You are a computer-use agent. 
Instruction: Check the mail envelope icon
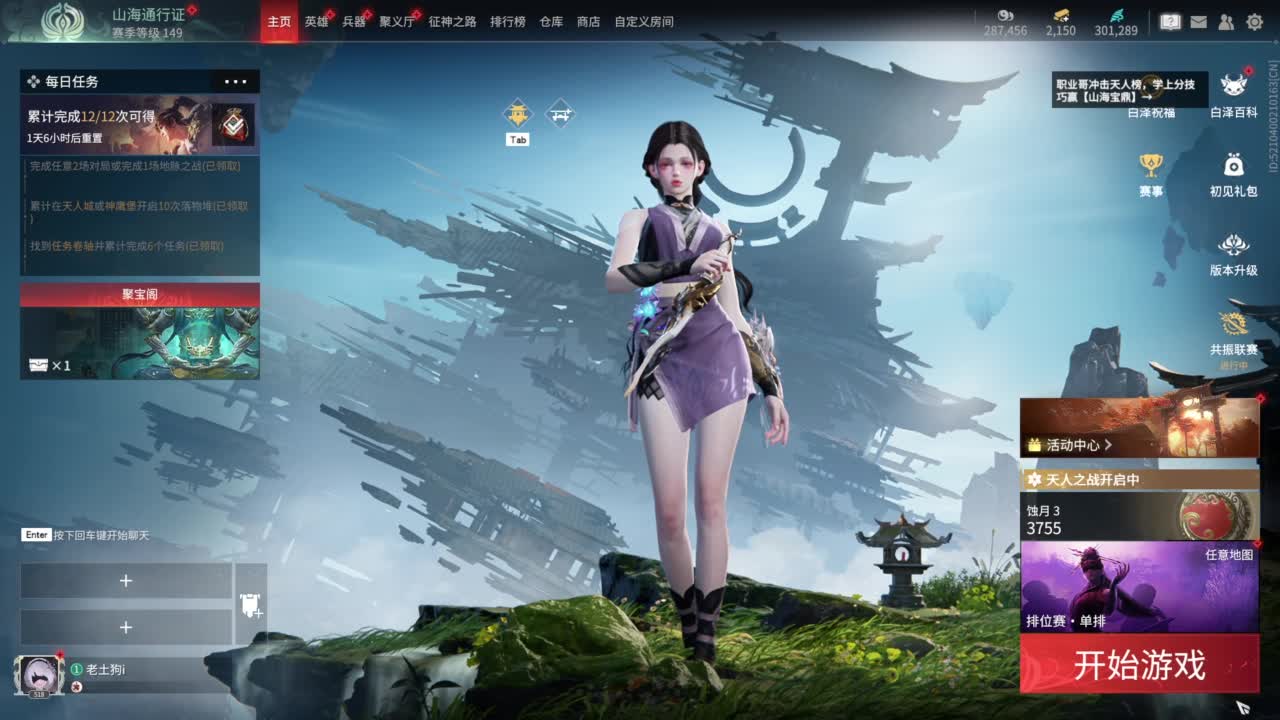(1198, 21)
